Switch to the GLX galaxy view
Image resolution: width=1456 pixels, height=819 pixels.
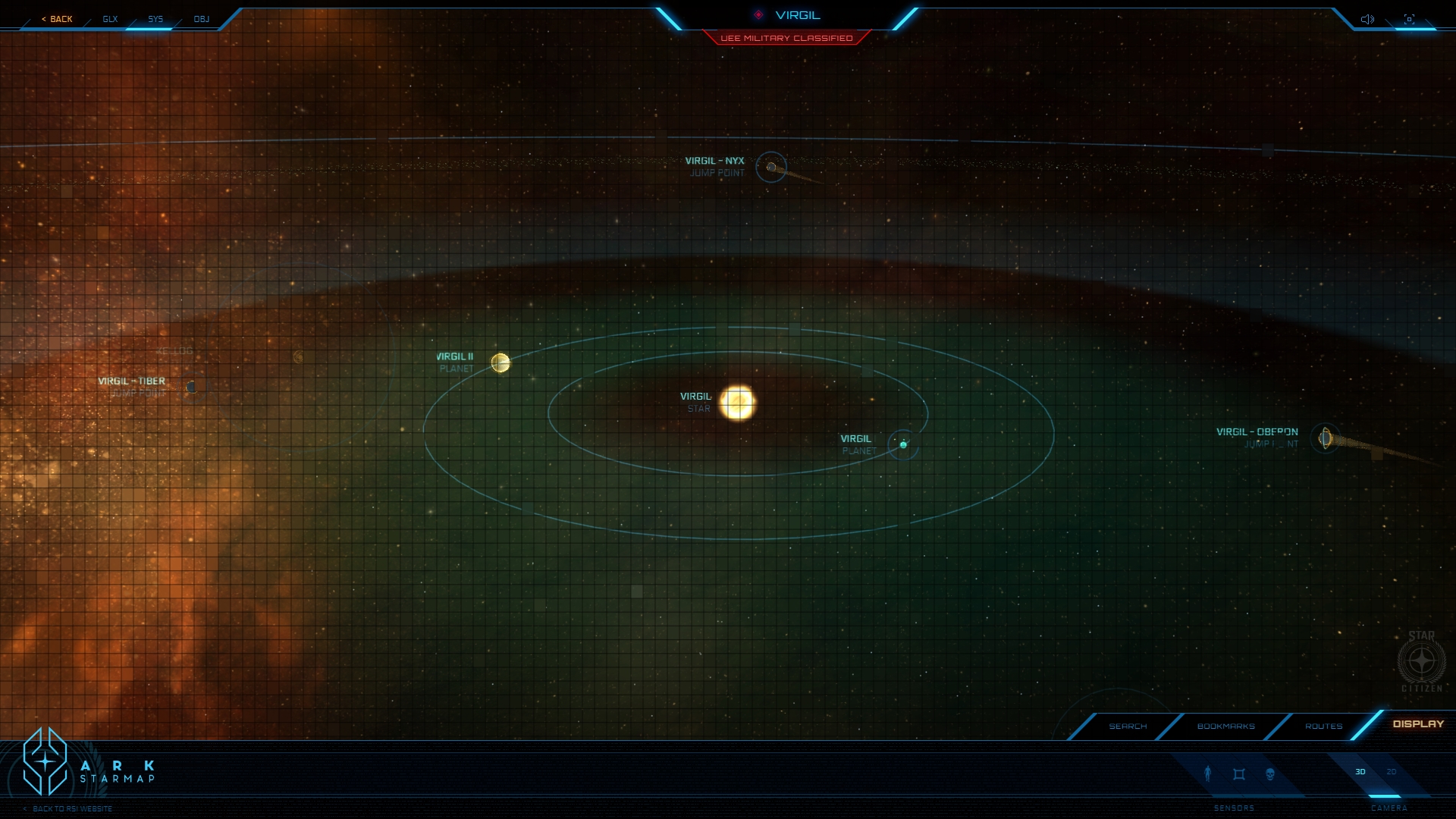[x=110, y=19]
